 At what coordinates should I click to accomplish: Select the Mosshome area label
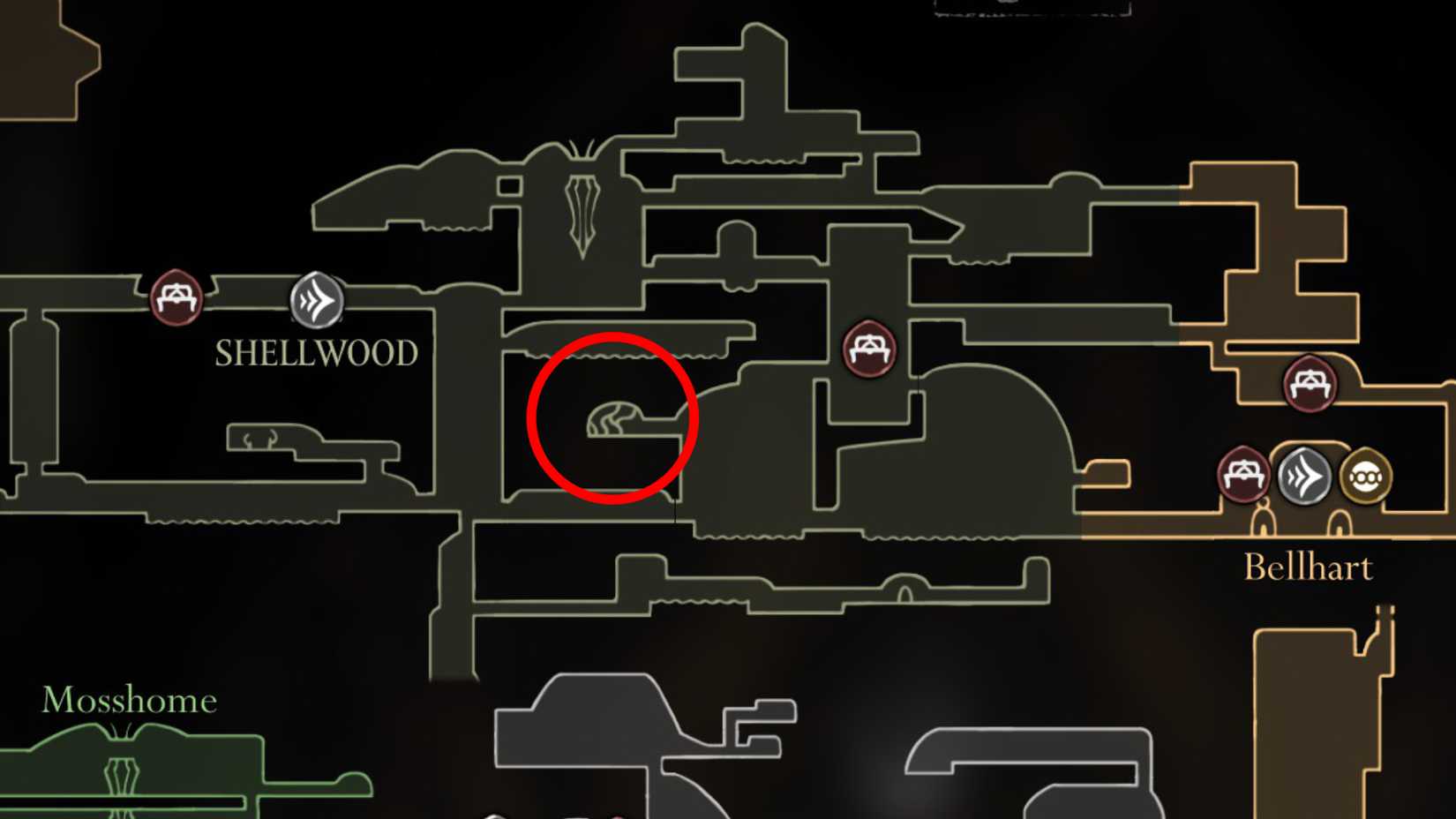pyautogui.click(x=130, y=700)
